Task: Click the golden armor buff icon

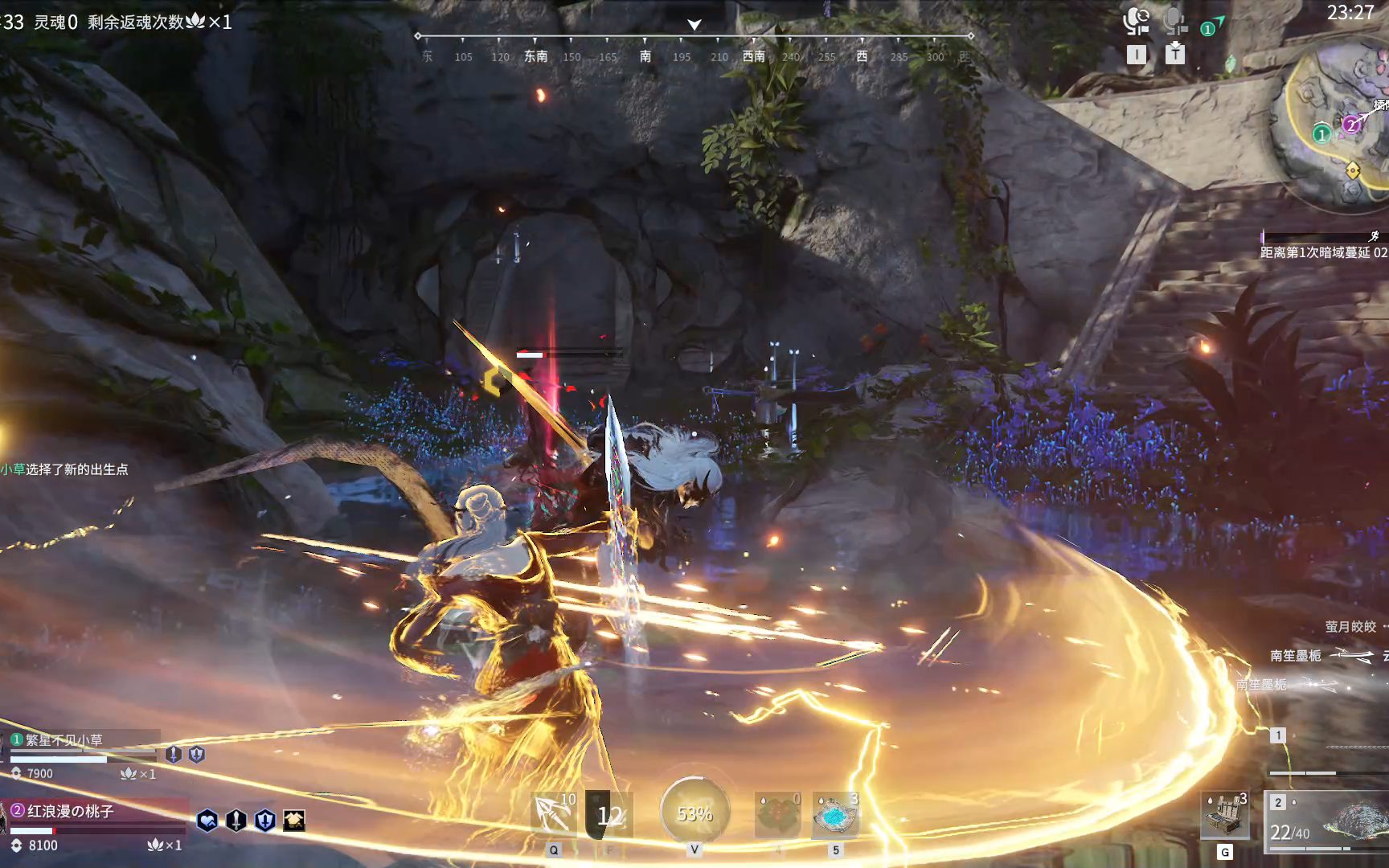Action: pyautogui.click(x=294, y=821)
